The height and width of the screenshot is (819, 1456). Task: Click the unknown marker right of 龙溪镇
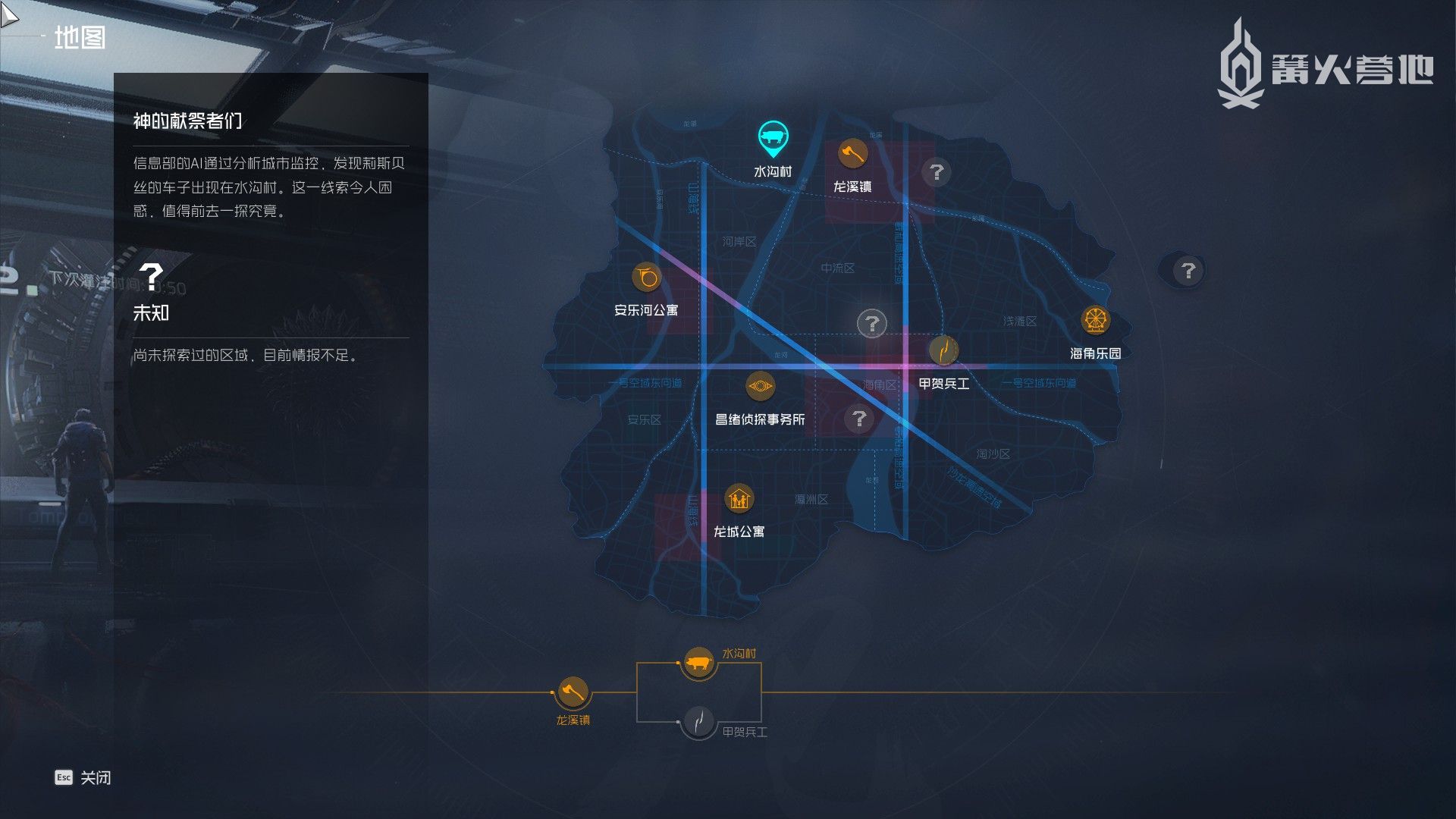(937, 172)
